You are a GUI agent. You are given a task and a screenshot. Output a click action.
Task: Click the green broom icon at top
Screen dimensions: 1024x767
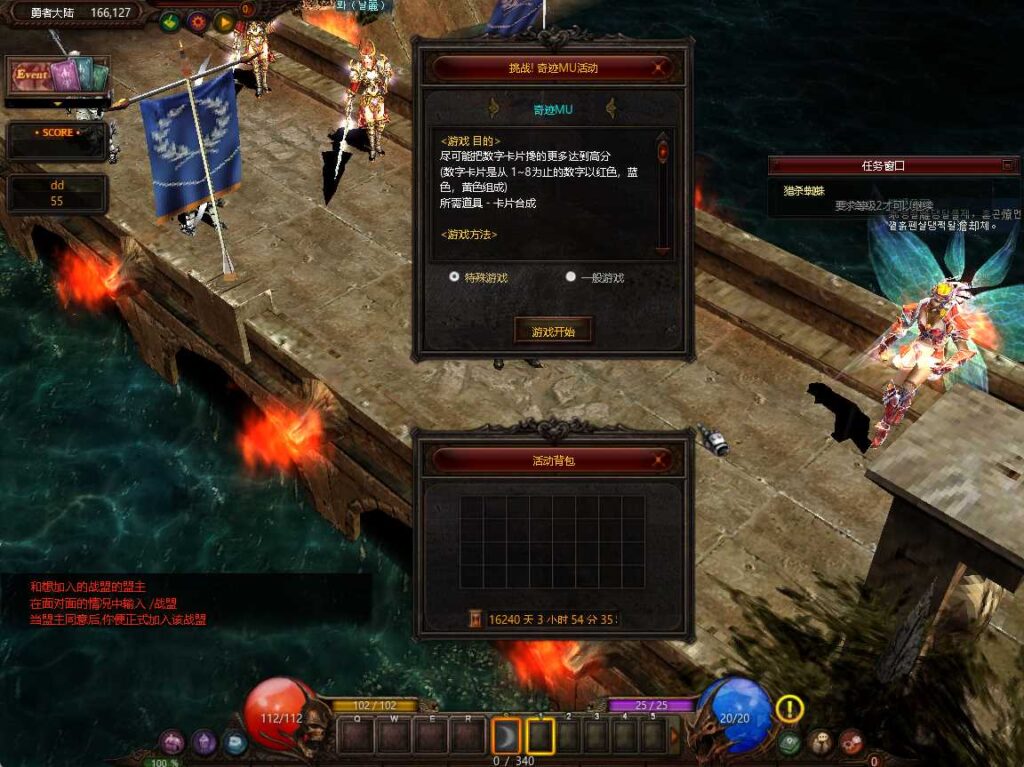tap(170, 21)
